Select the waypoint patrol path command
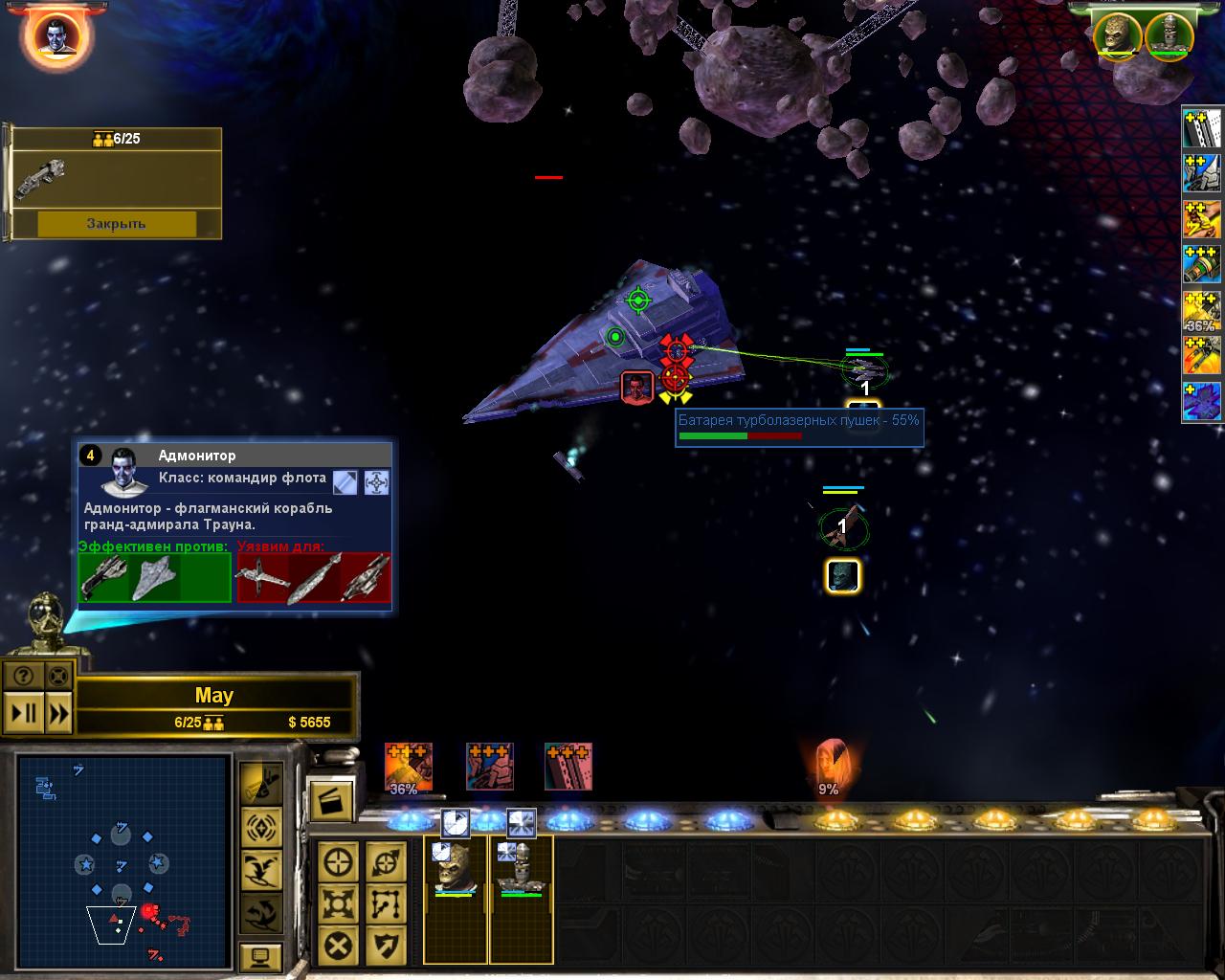 [386, 903]
